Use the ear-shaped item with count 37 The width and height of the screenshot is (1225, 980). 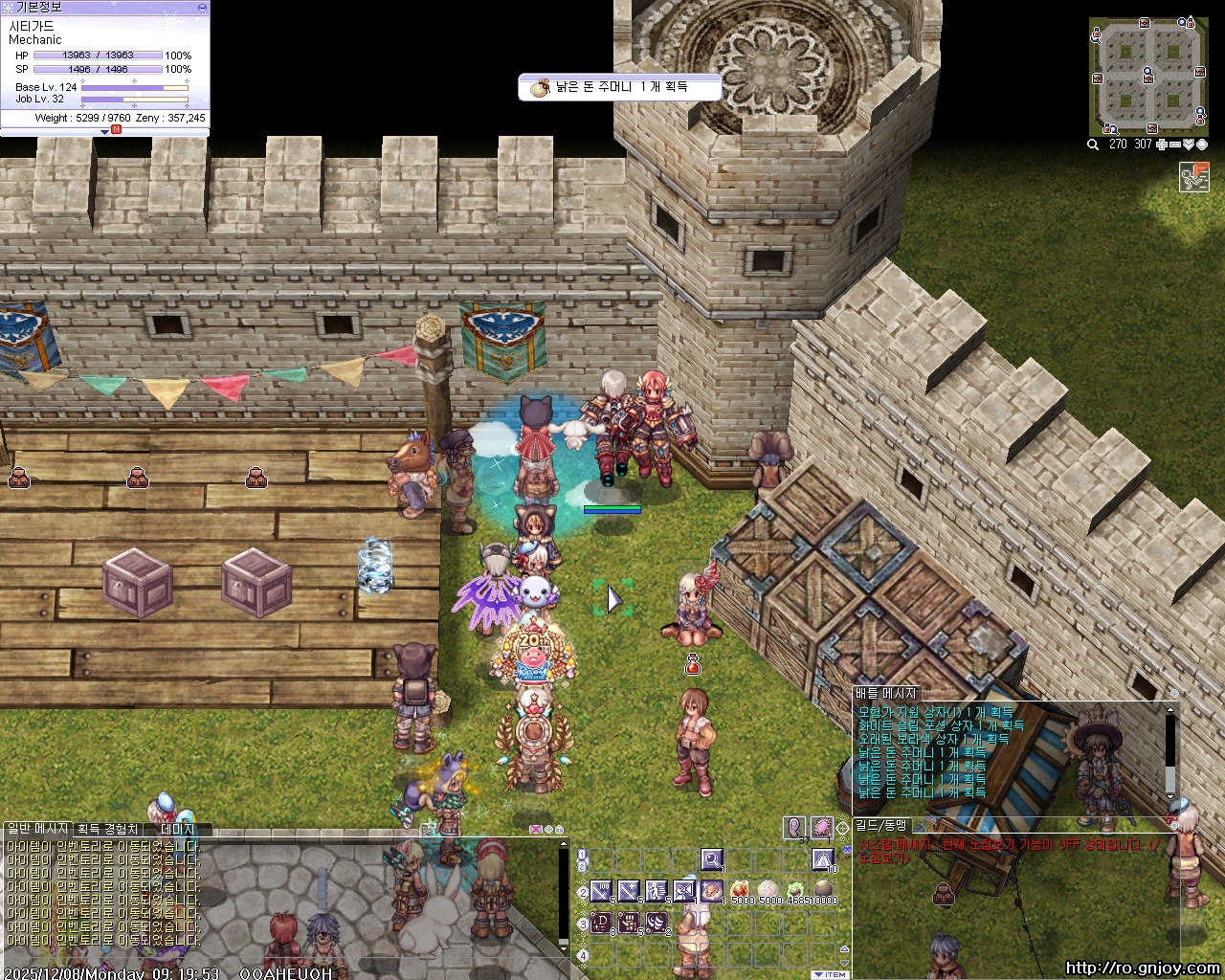(795, 827)
